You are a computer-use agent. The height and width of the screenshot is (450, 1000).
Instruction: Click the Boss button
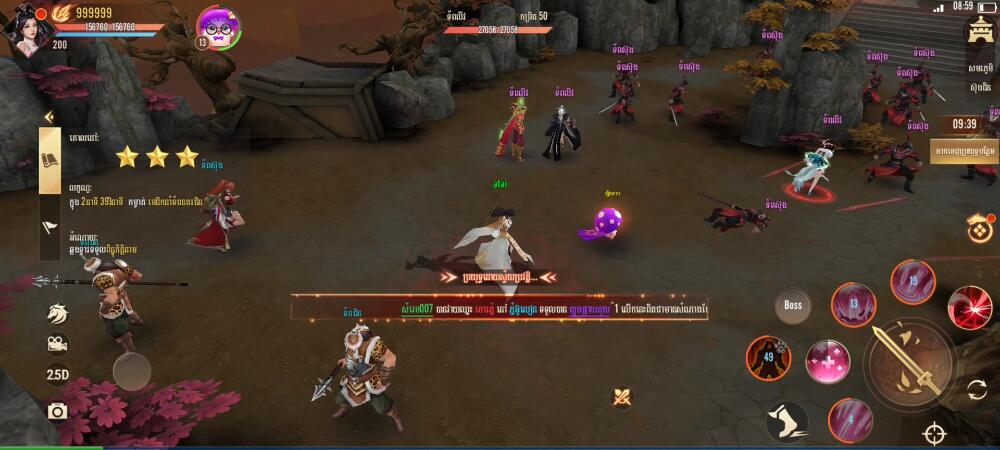pyautogui.click(x=793, y=305)
